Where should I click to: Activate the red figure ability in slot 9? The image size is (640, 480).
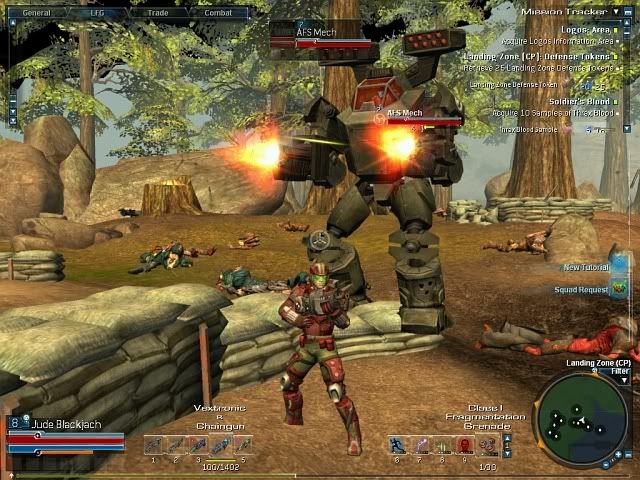tap(464, 445)
